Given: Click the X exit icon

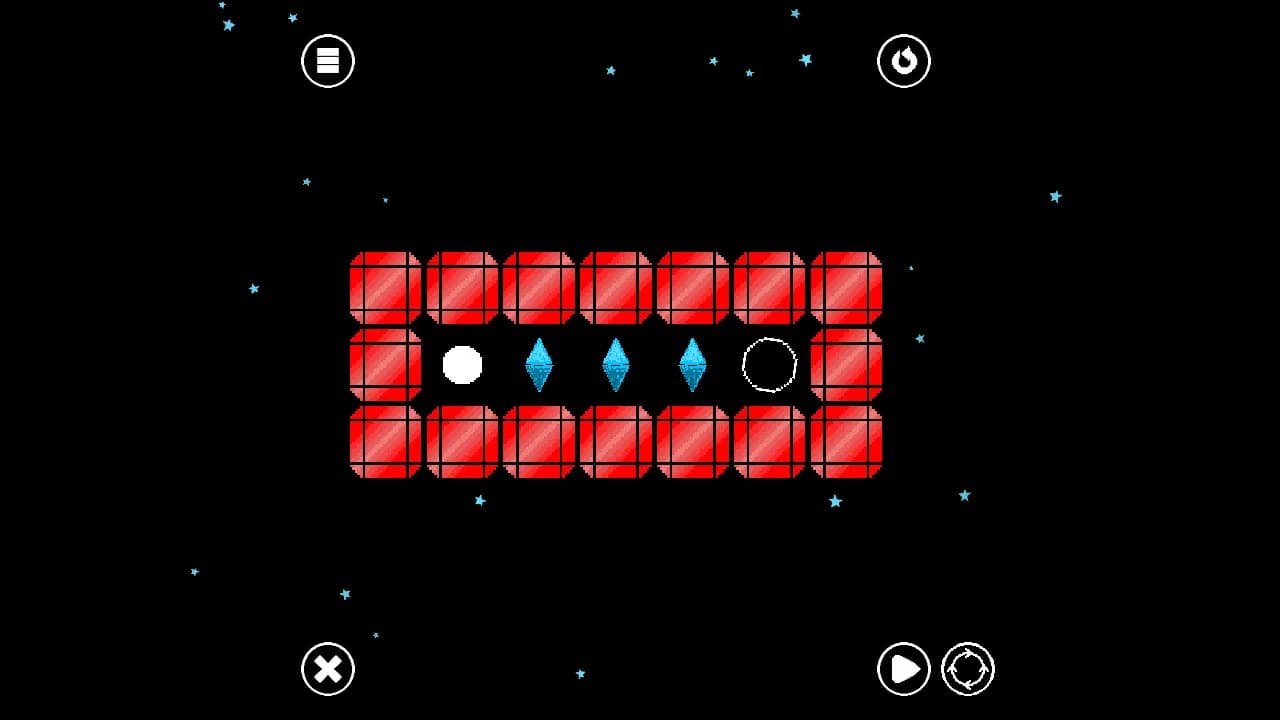Looking at the screenshot, I should click(x=327, y=669).
